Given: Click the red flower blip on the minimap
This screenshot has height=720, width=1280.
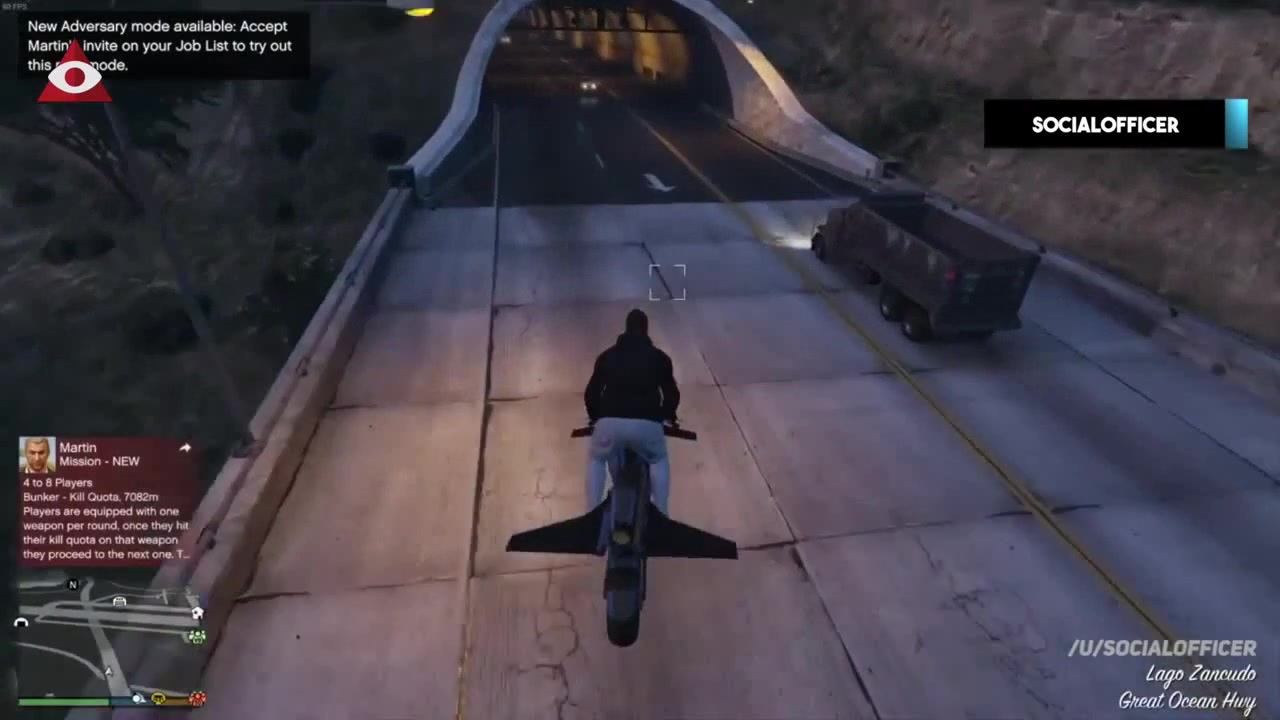Looking at the screenshot, I should [x=197, y=699].
